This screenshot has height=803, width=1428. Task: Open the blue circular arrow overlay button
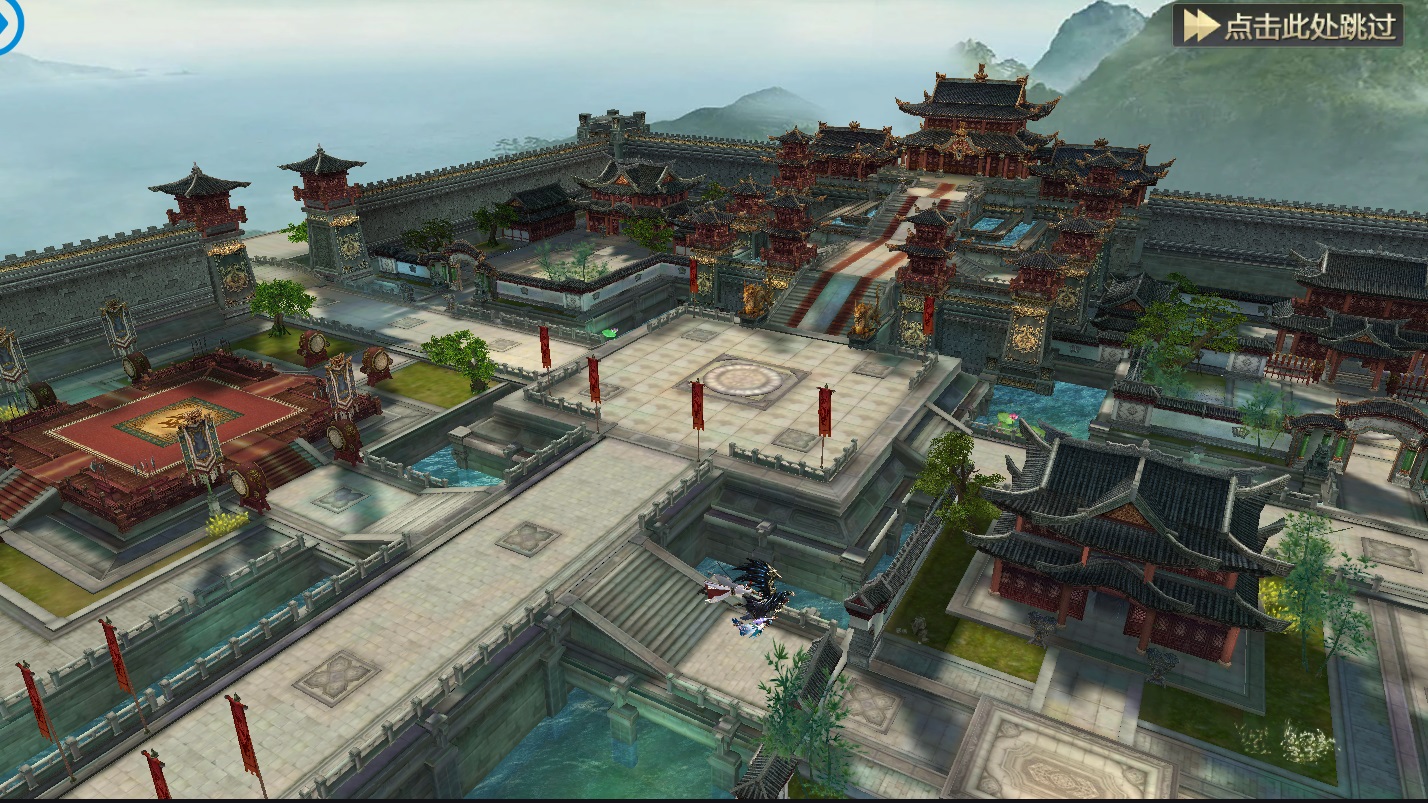6,26
